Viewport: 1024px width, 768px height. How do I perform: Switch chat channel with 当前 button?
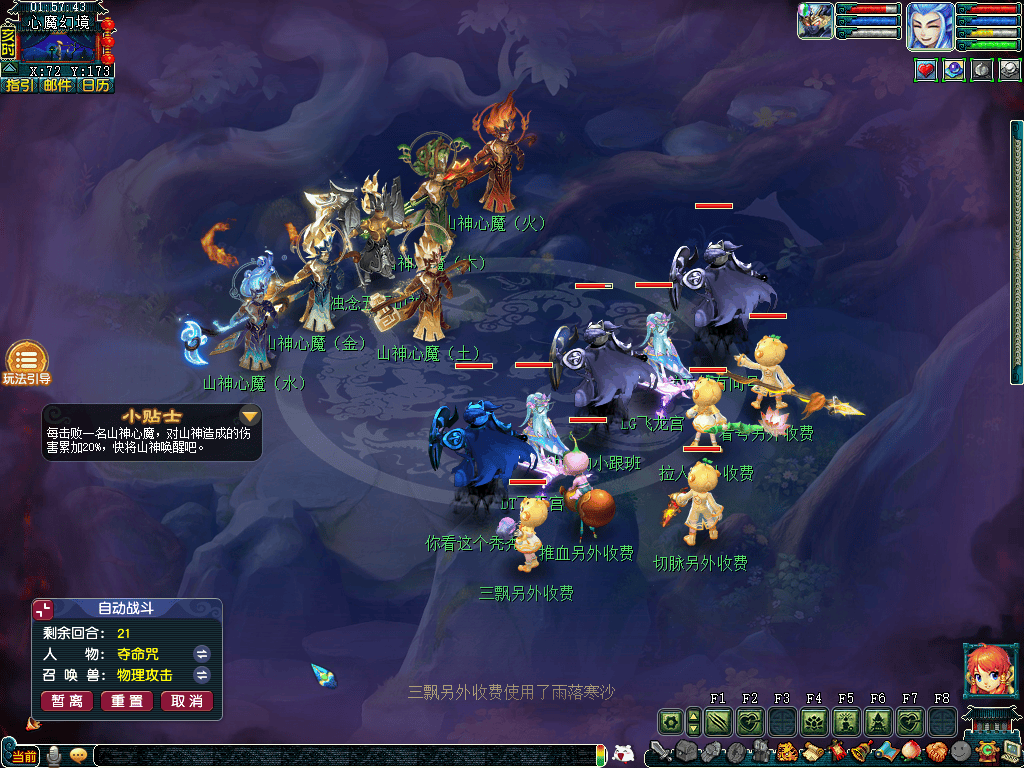[x=24, y=756]
